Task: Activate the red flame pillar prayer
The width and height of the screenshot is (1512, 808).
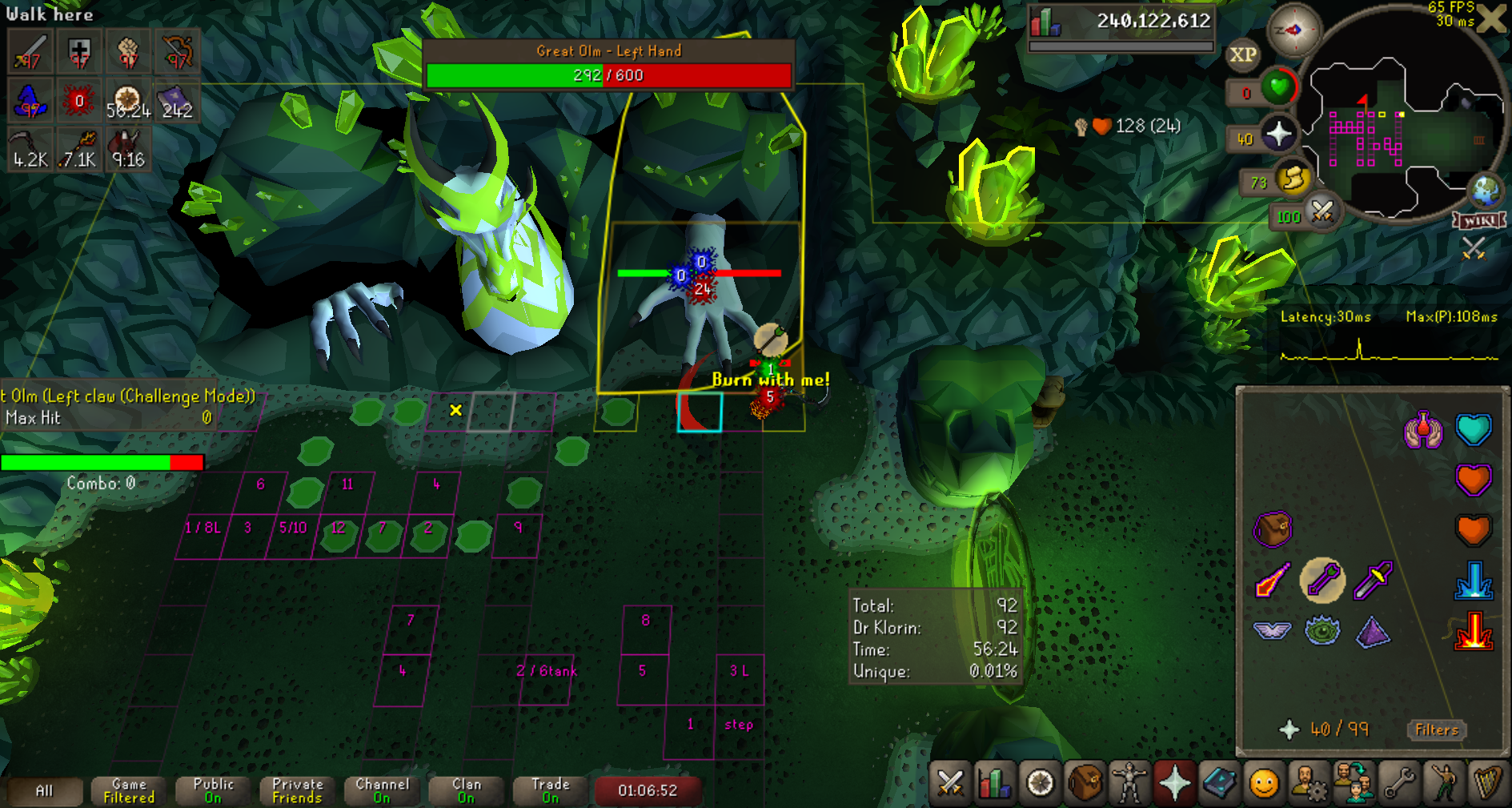Action: [x=1473, y=630]
